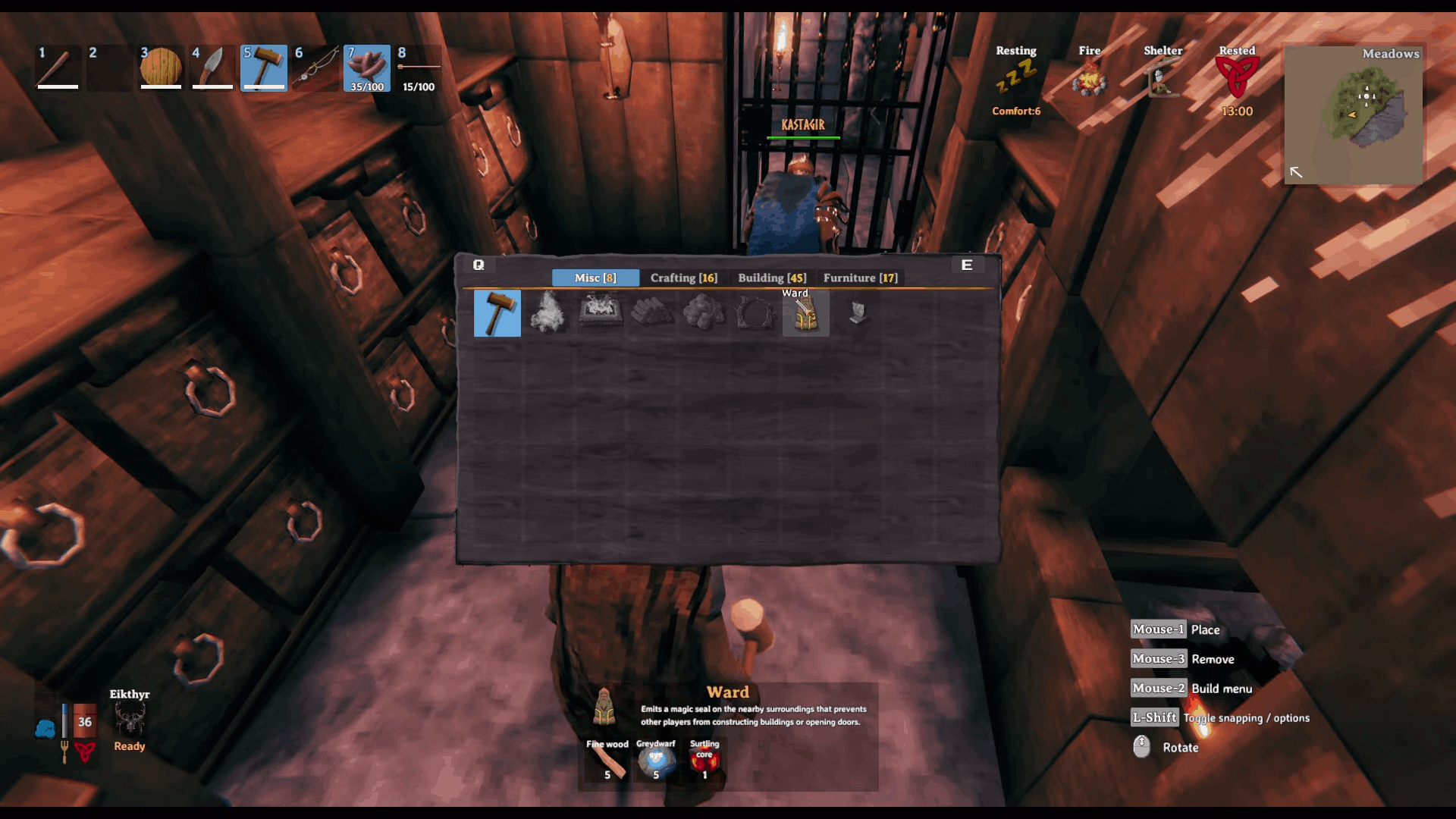Click the Q previous-tab button
Viewport: 1456px width, 819px height.
coord(478,265)
